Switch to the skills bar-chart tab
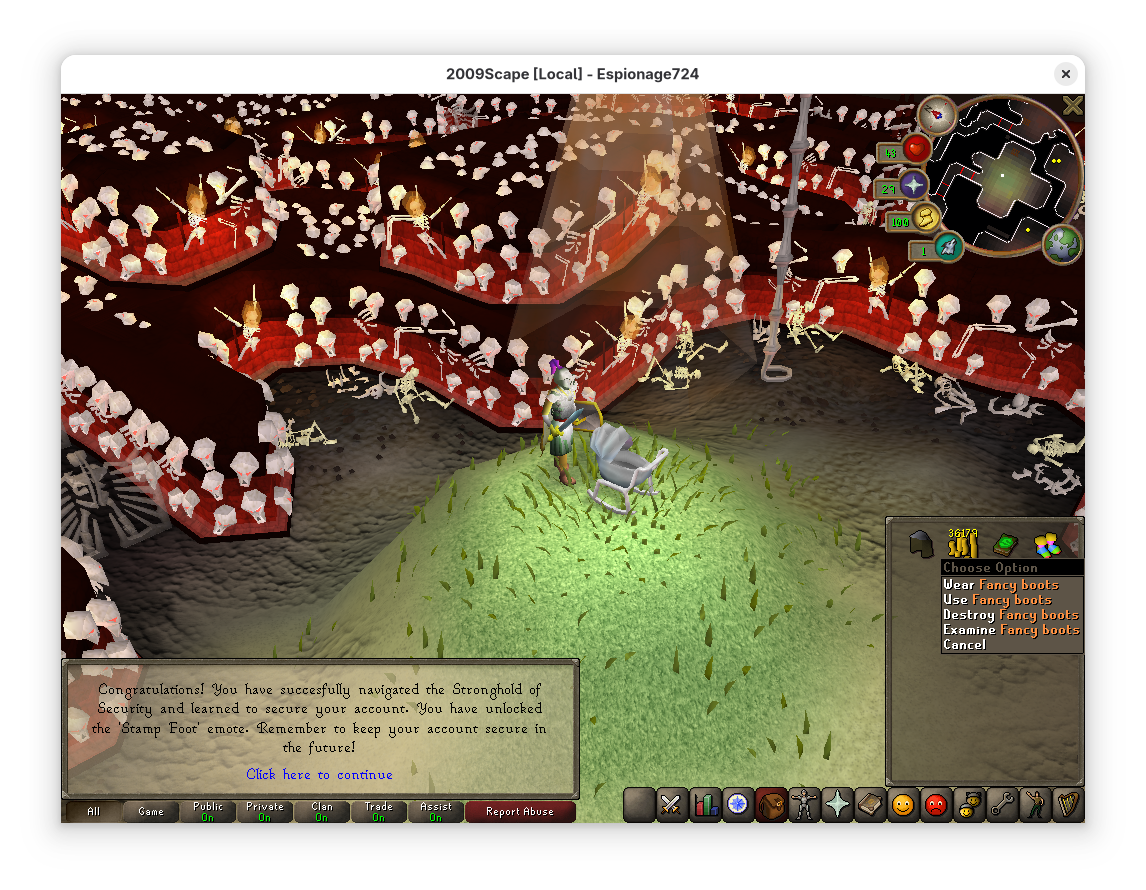Screen dimensions: 1146x890 (x=705, y=804)
